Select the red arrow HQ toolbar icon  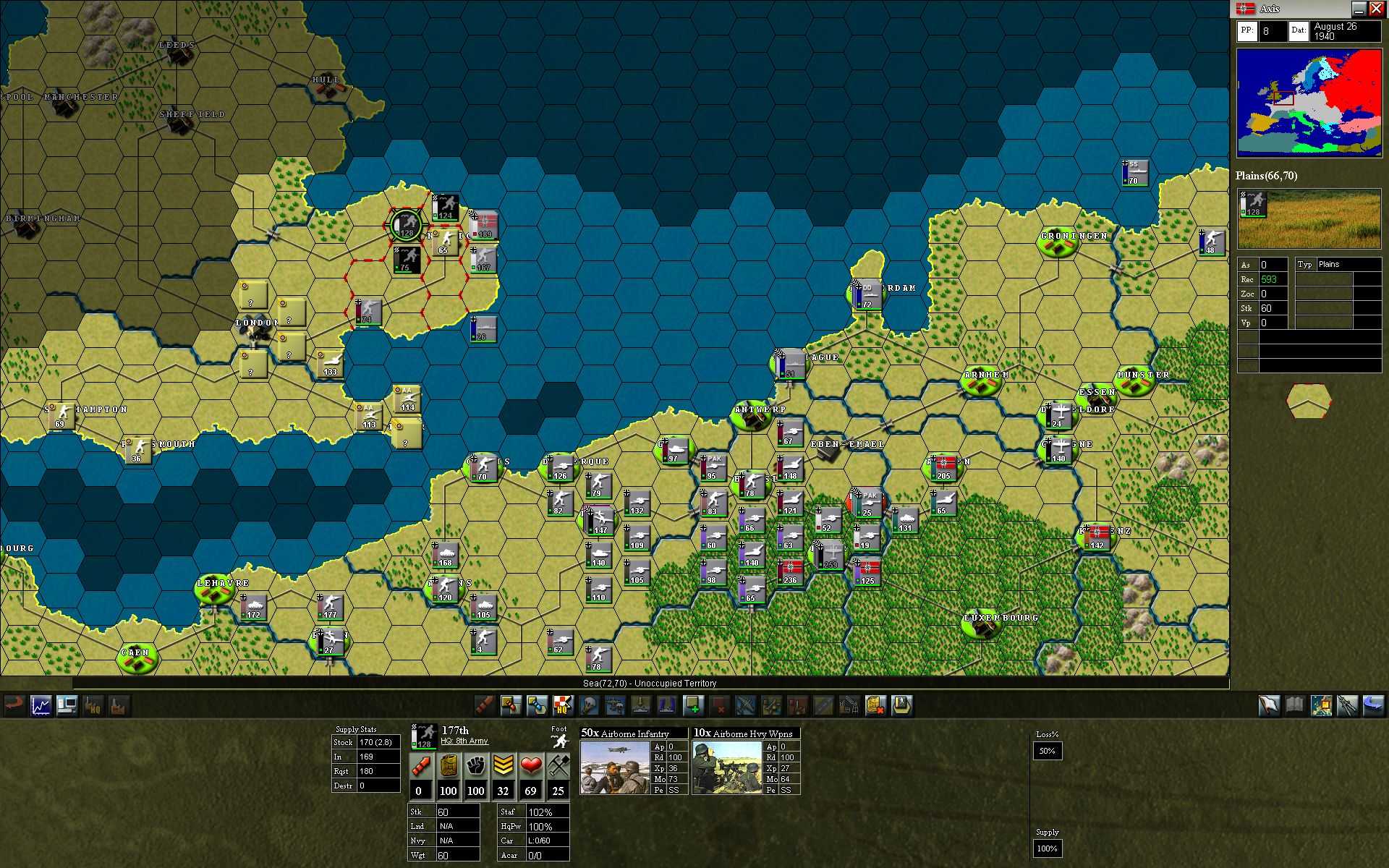563,705
